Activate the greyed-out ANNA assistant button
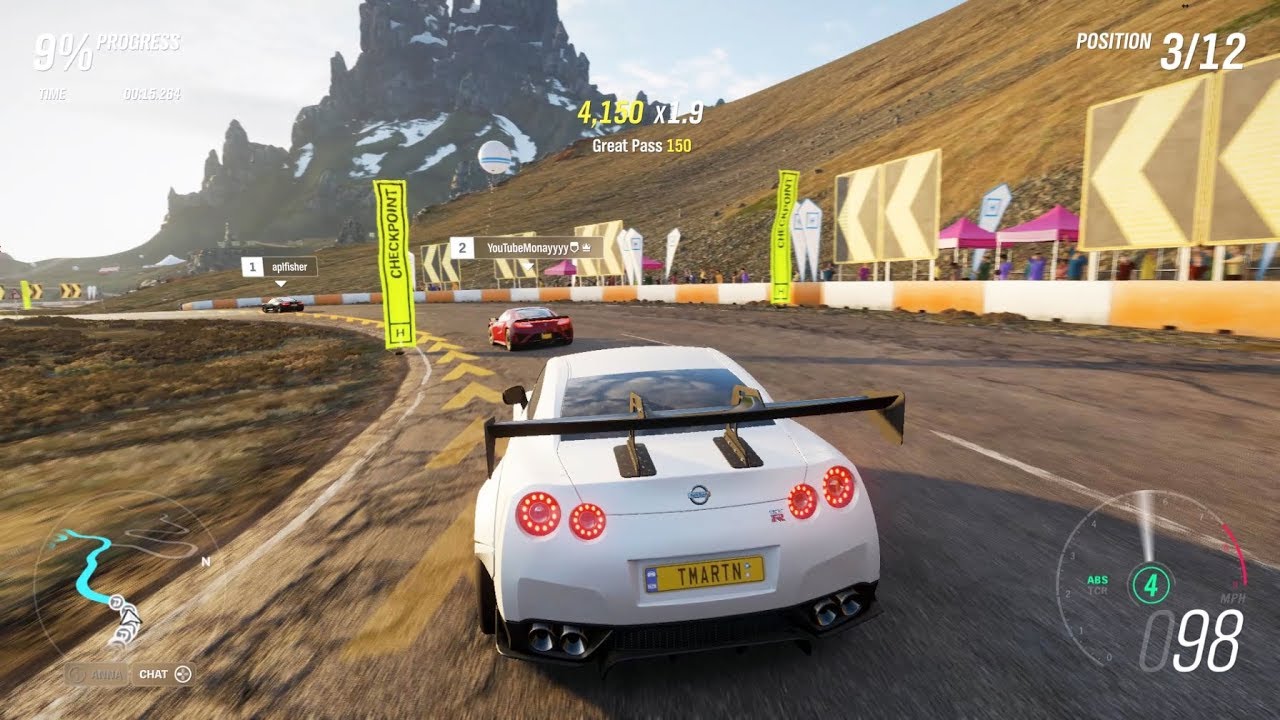The height and width of the screenshot is (720, 1280). (97, 674)
